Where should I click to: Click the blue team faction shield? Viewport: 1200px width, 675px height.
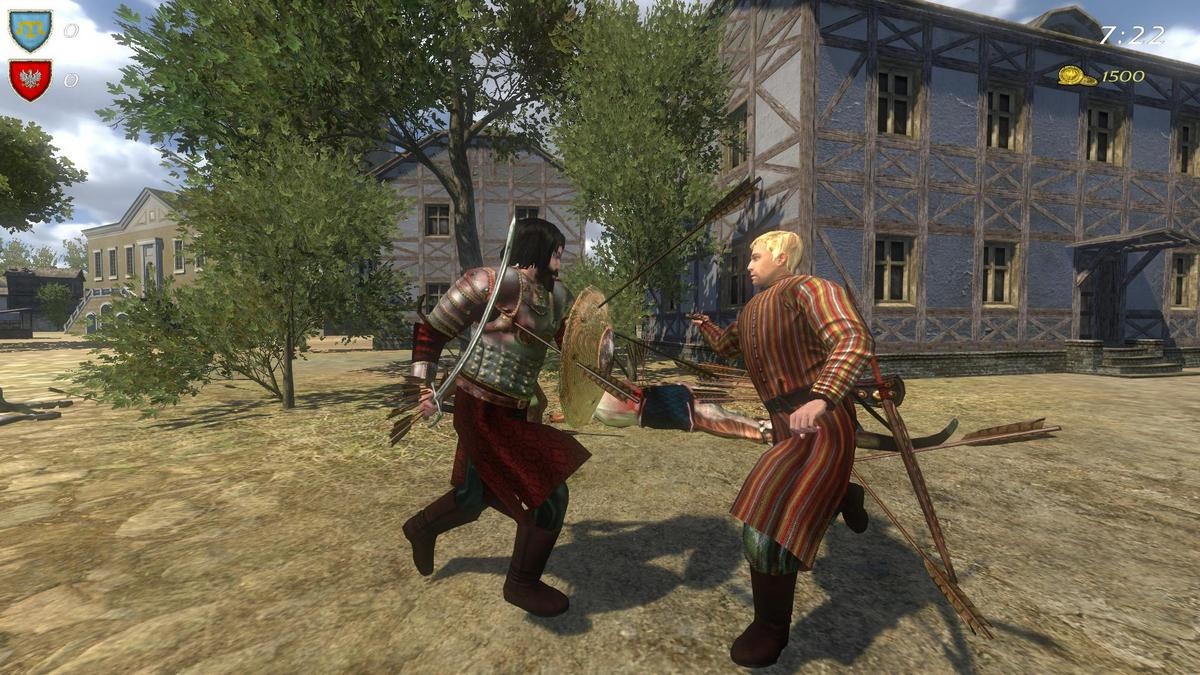tap(30, 30)
